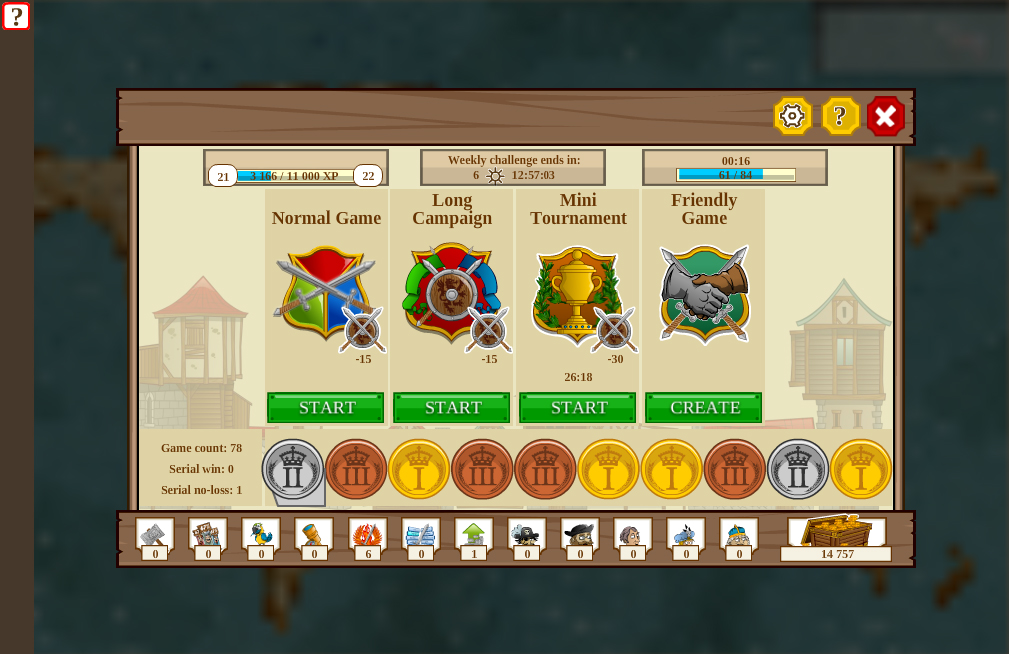Select the parrot item slot

(260, 533)
